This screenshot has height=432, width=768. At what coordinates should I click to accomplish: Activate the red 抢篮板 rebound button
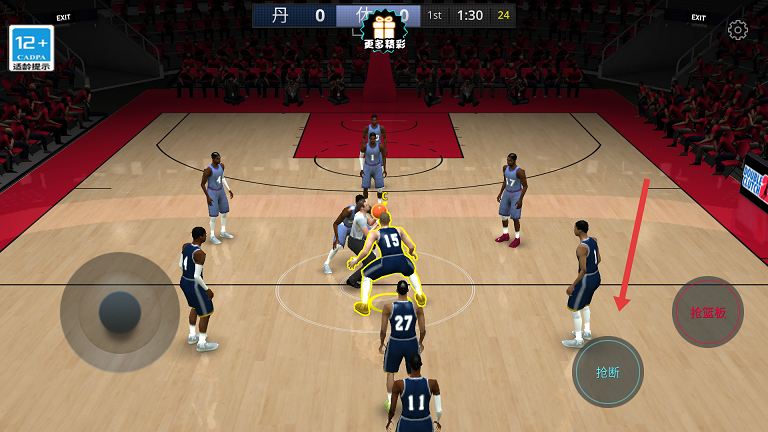pyautogui.click(x=708, y=312)
